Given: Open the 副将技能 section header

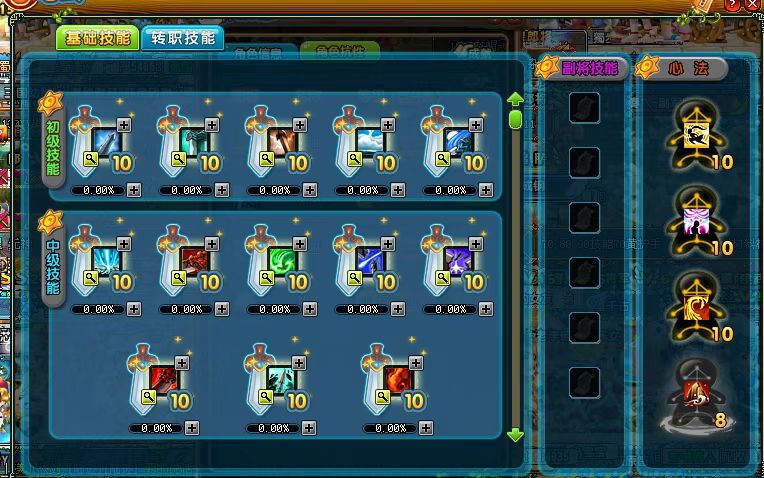Looking at the screenshot, I should 584,68.
